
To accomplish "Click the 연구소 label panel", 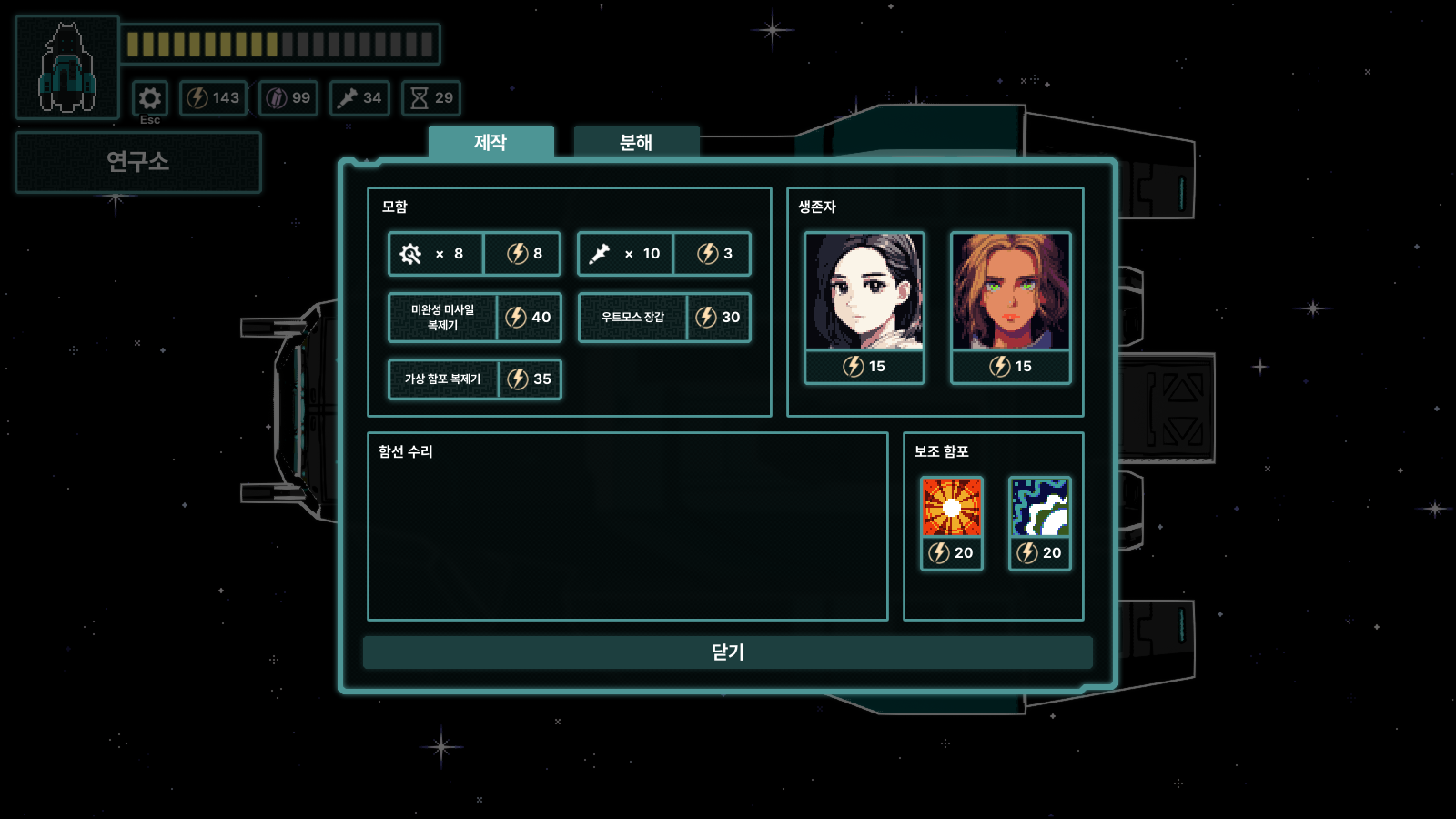I will point(138,161).
